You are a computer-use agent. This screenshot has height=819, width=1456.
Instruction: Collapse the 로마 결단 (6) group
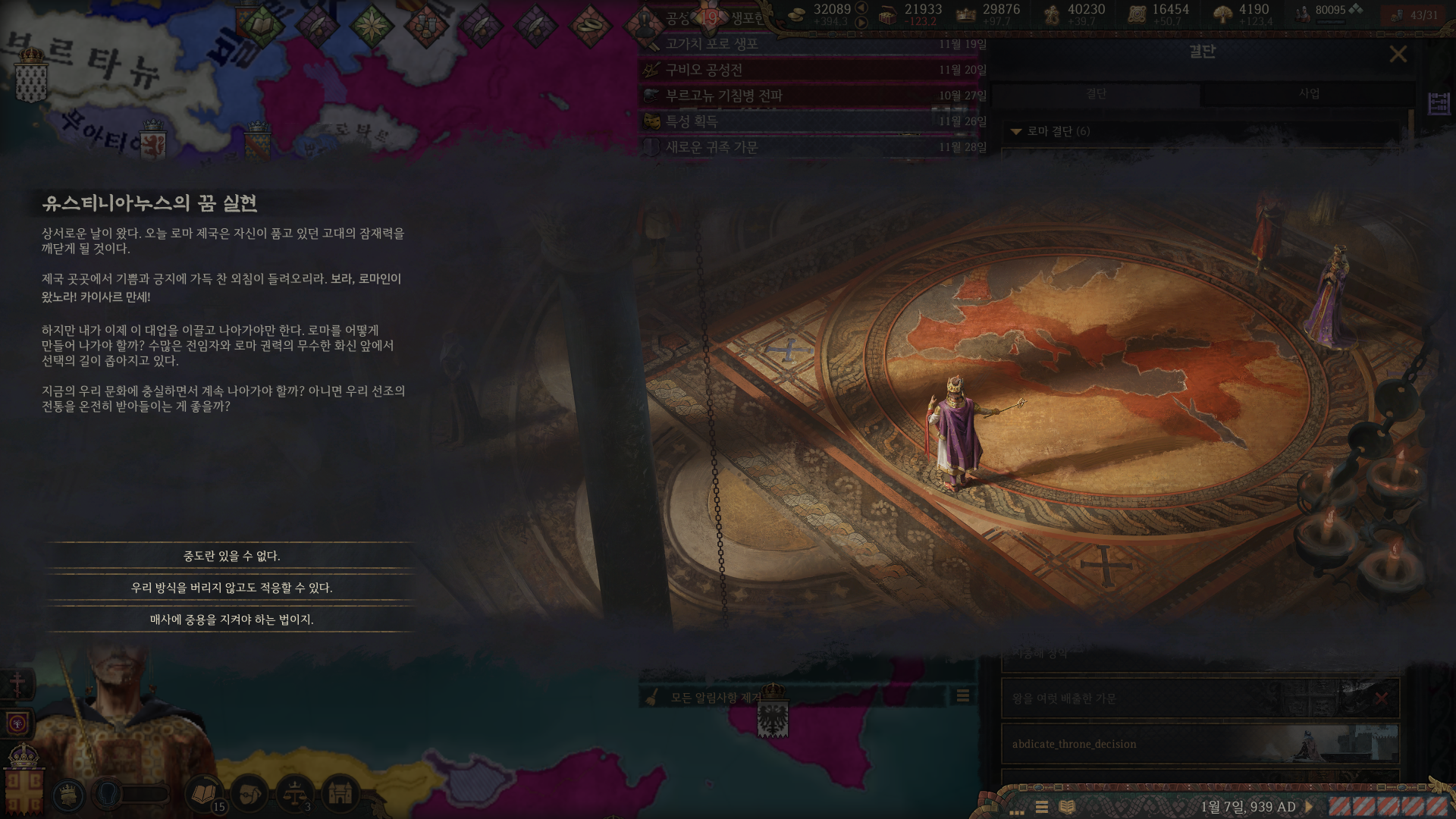tap(1016, 131)
